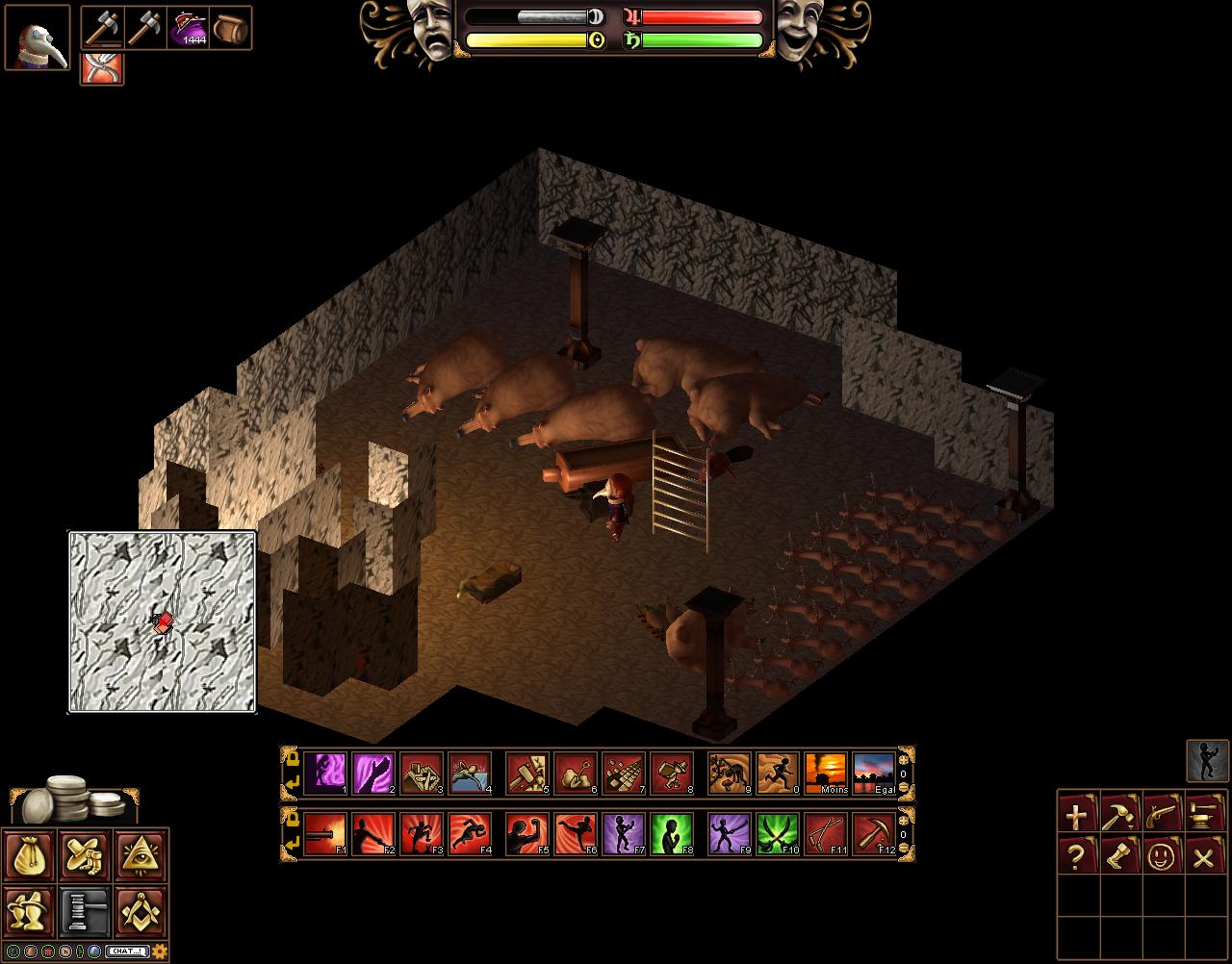The height and width of the screenshot is (964, 1232).
Task: Open the square and compass panel
Action: (141, 909)
